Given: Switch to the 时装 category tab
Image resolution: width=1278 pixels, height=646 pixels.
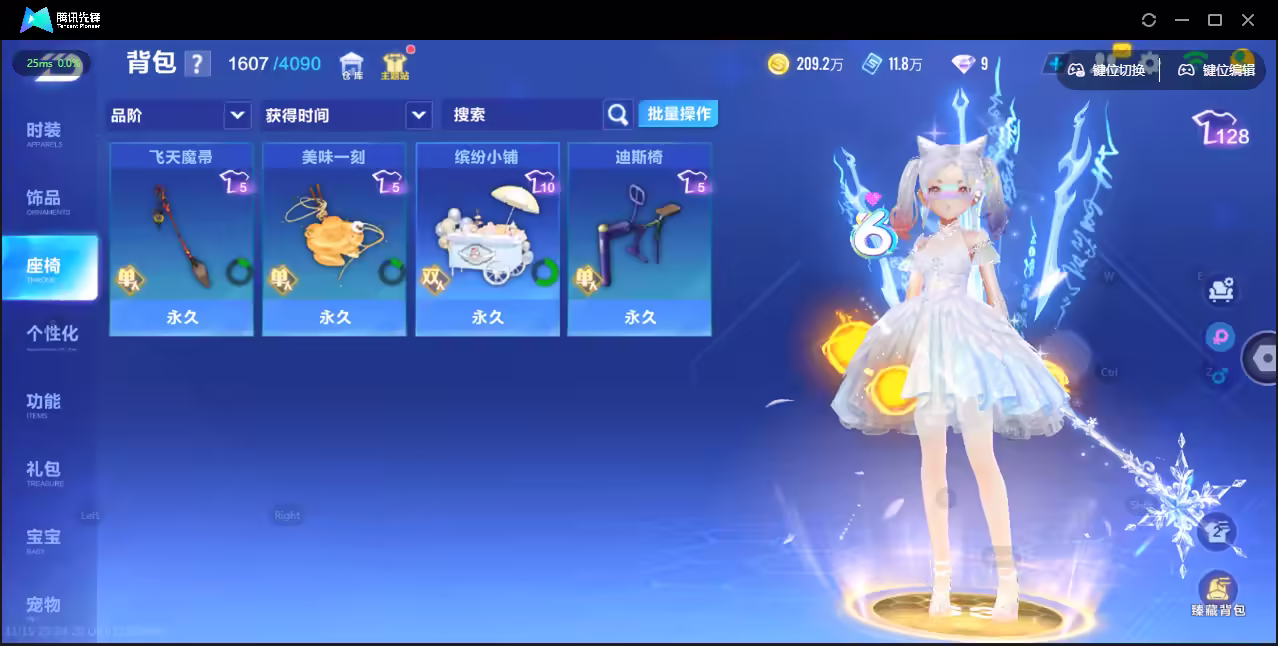Looking at the screenshot, I should click(x=44, y=133).
